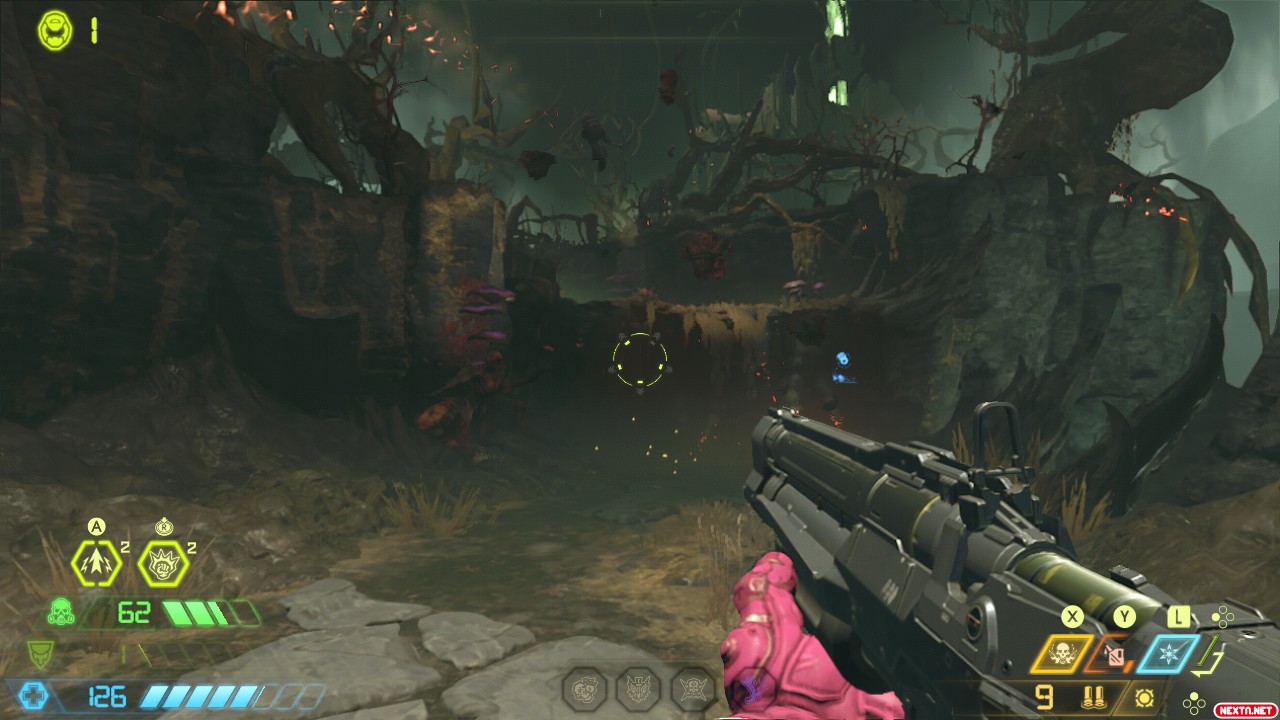
Task: Select the green gas mask radsuit icon
Action: [x=62, y=611]
